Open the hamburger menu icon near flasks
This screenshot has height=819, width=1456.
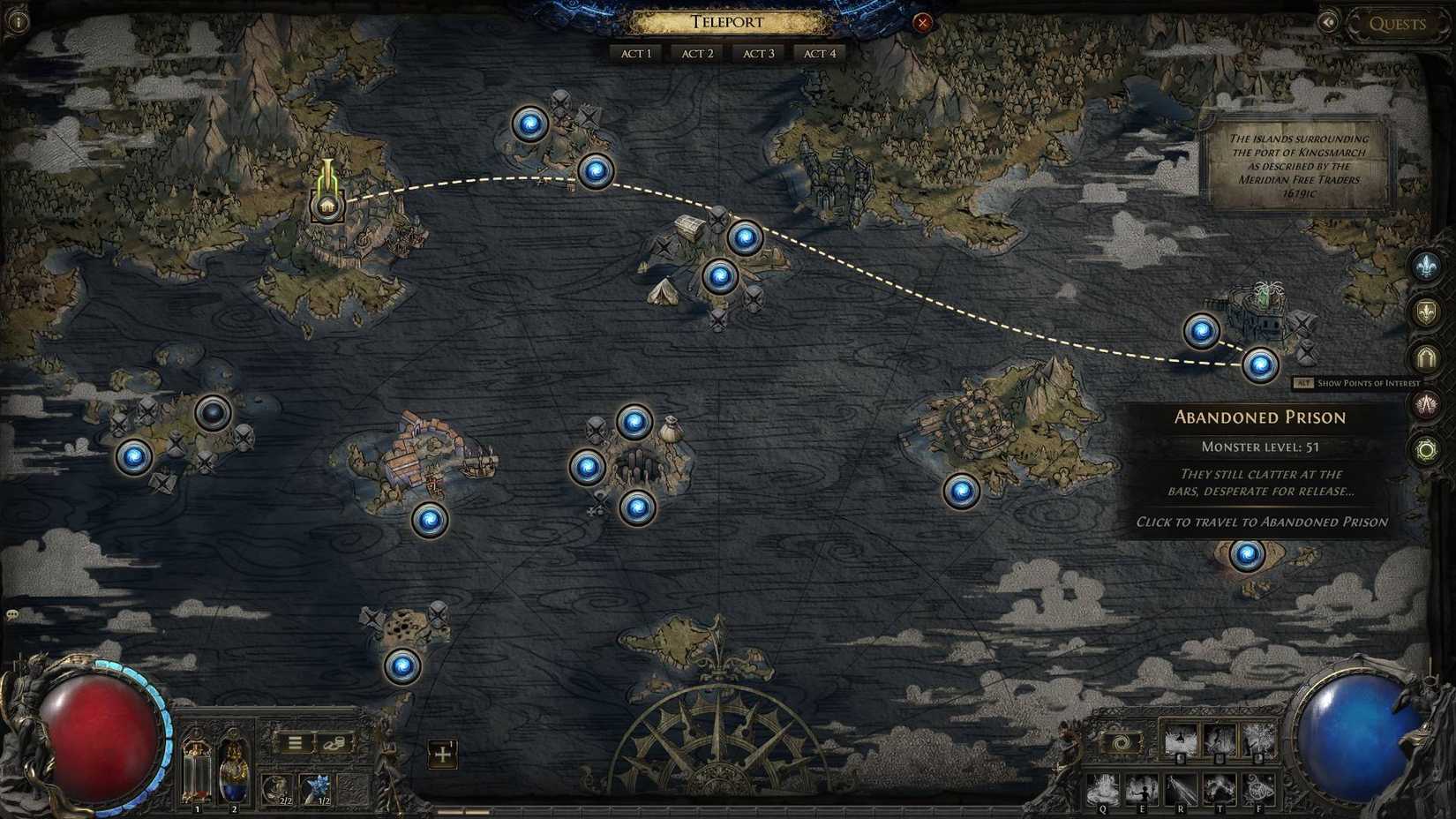(296, 743)
